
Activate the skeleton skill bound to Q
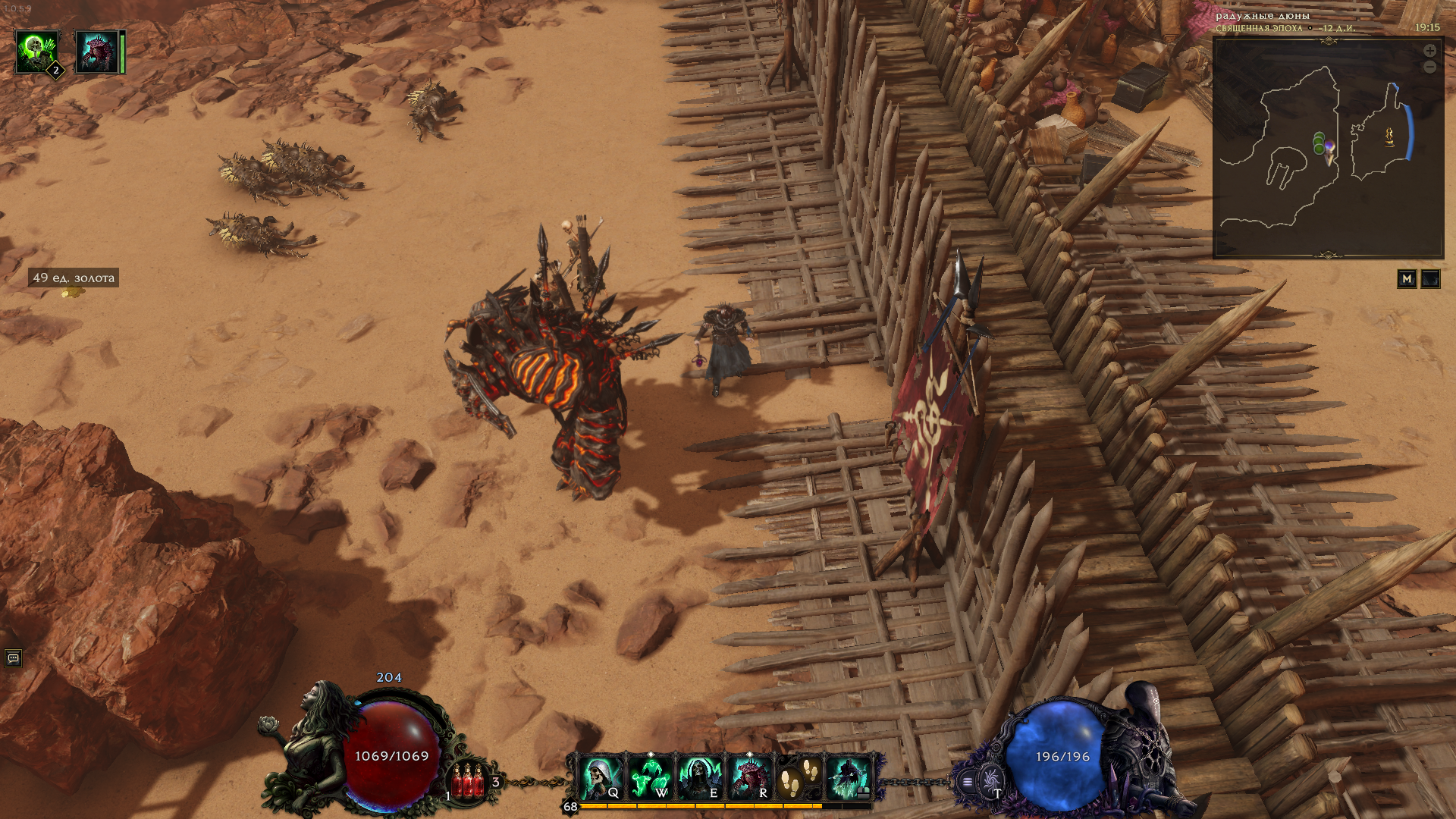click(601, 777)
